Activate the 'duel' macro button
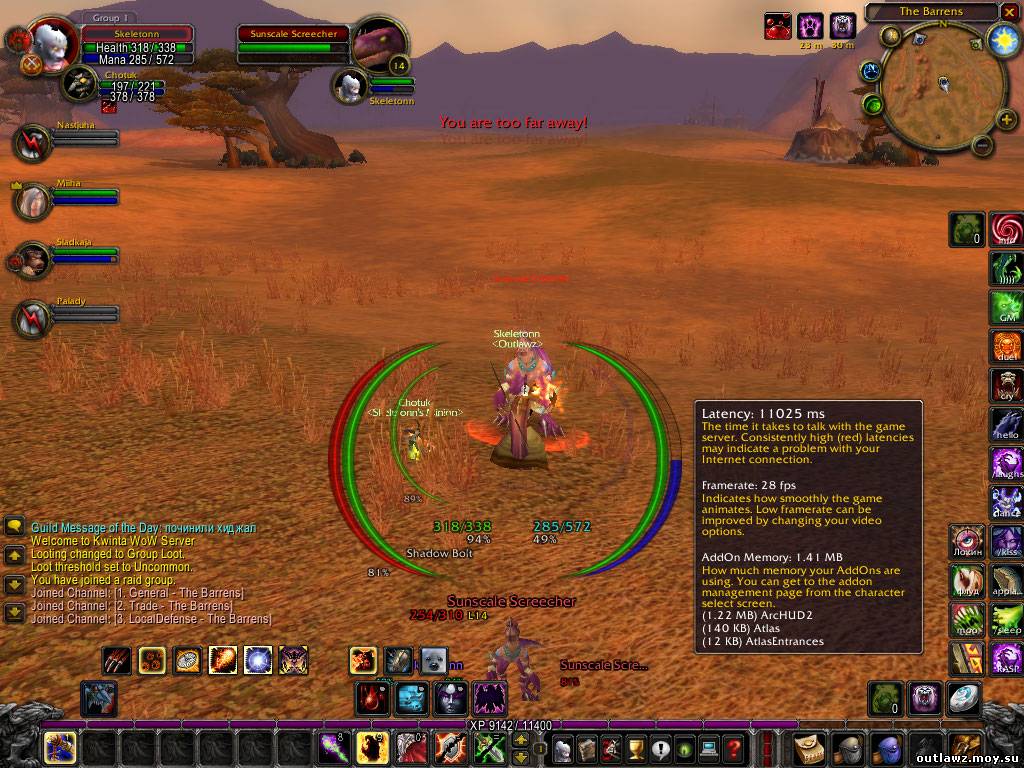This screenshot has width=1024, height=768. [x=1006, y=346]
